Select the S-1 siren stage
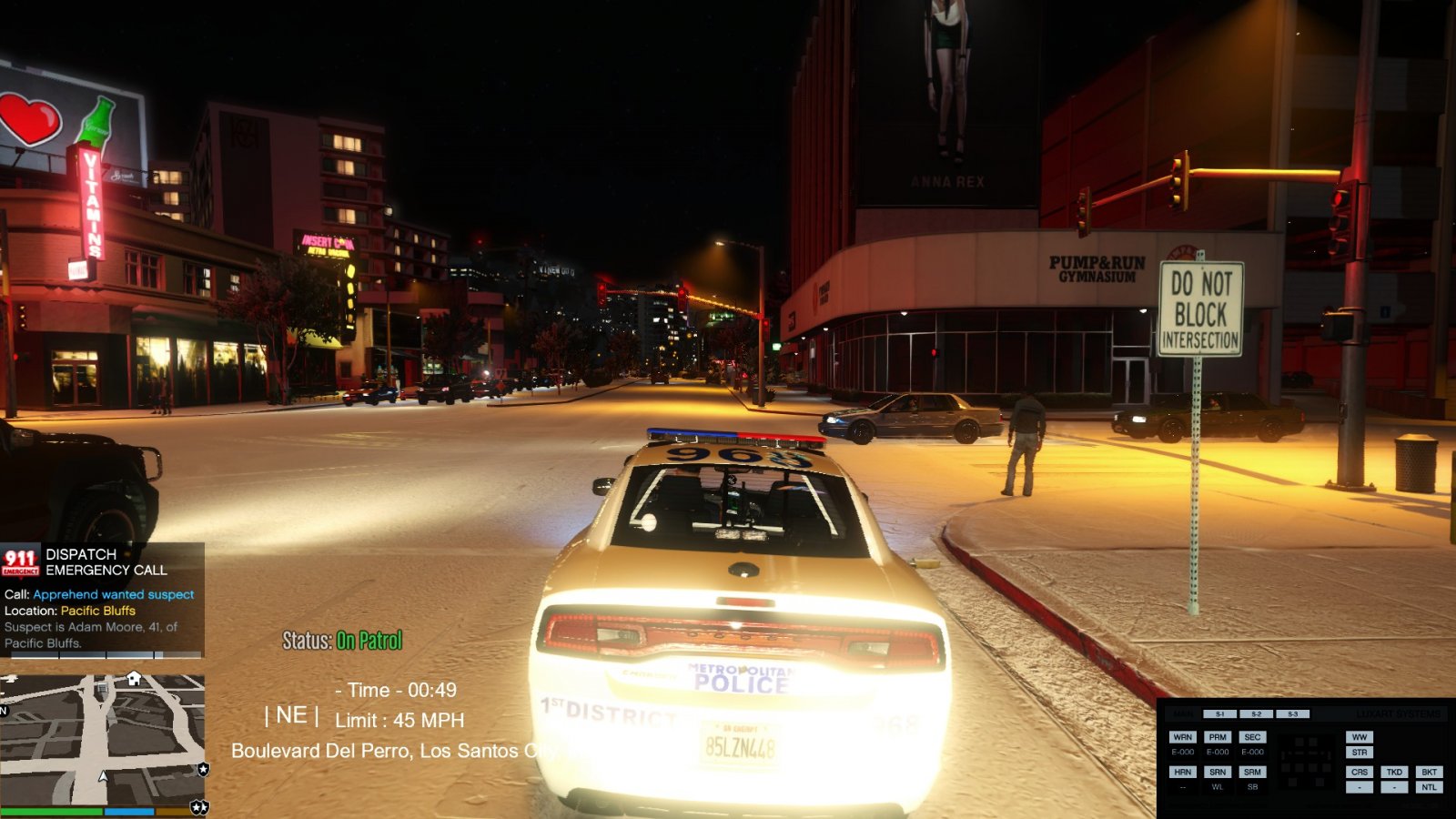 [1219, 714]
